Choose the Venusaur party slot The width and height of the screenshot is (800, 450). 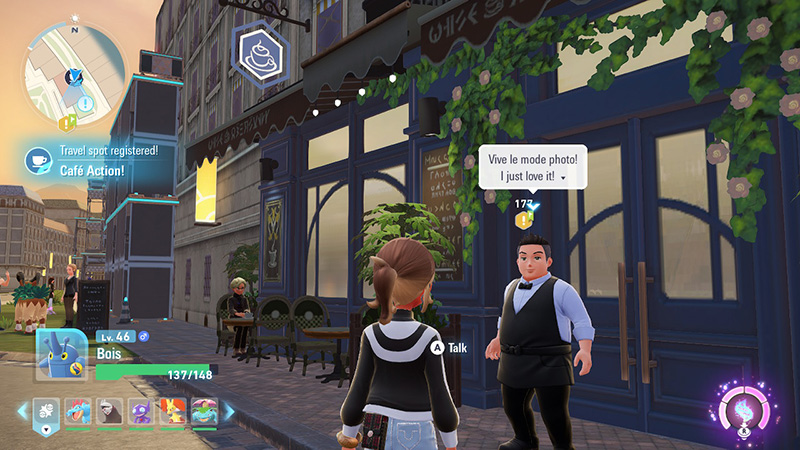(204, 411)
